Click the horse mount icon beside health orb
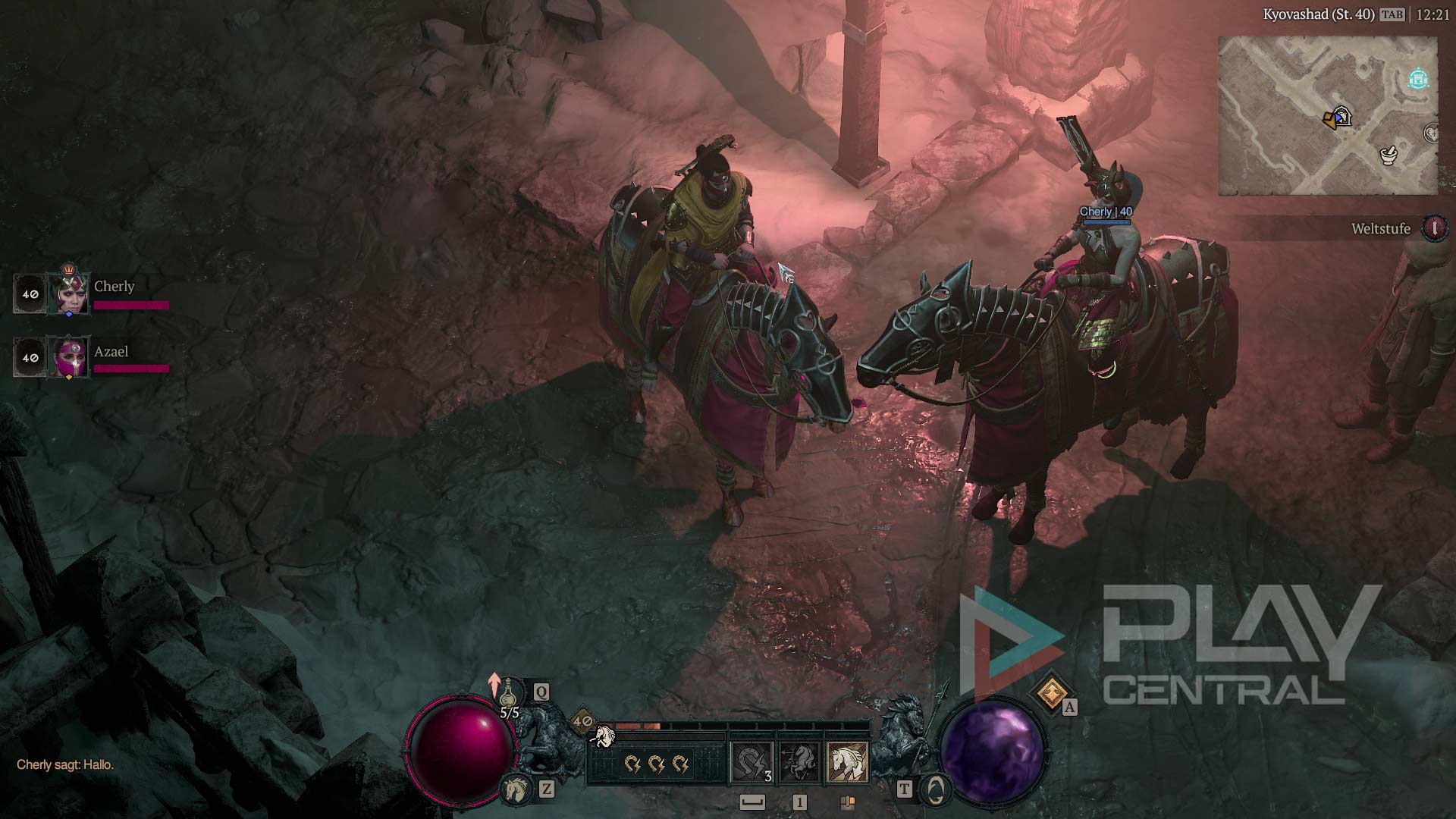1456x819 pixels. tap(516, 789)
